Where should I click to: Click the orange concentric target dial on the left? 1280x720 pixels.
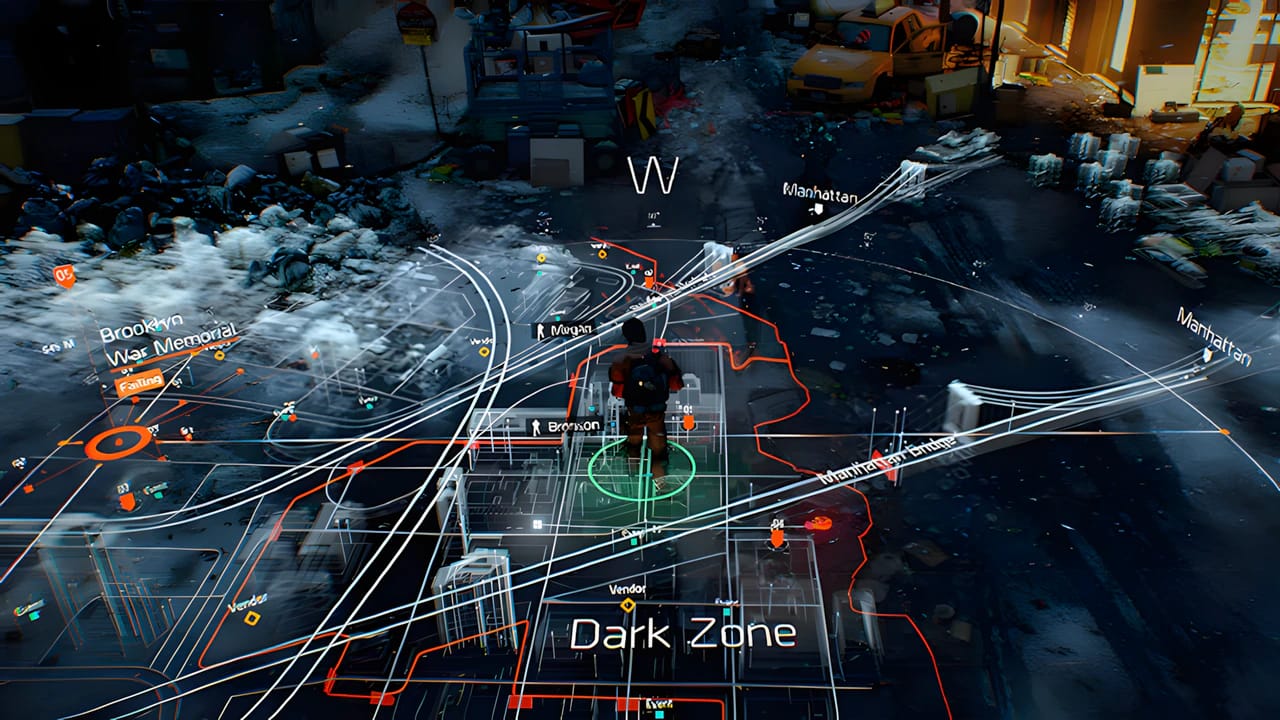tap(117, 442)
